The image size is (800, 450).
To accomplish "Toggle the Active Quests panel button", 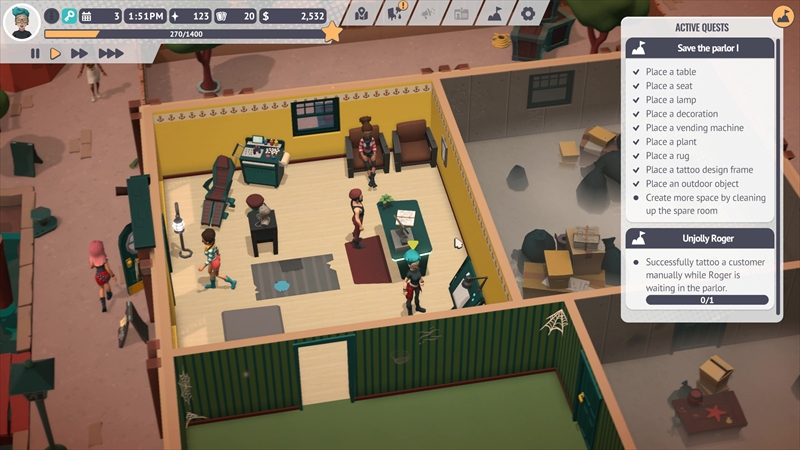I will click(783, 17).
